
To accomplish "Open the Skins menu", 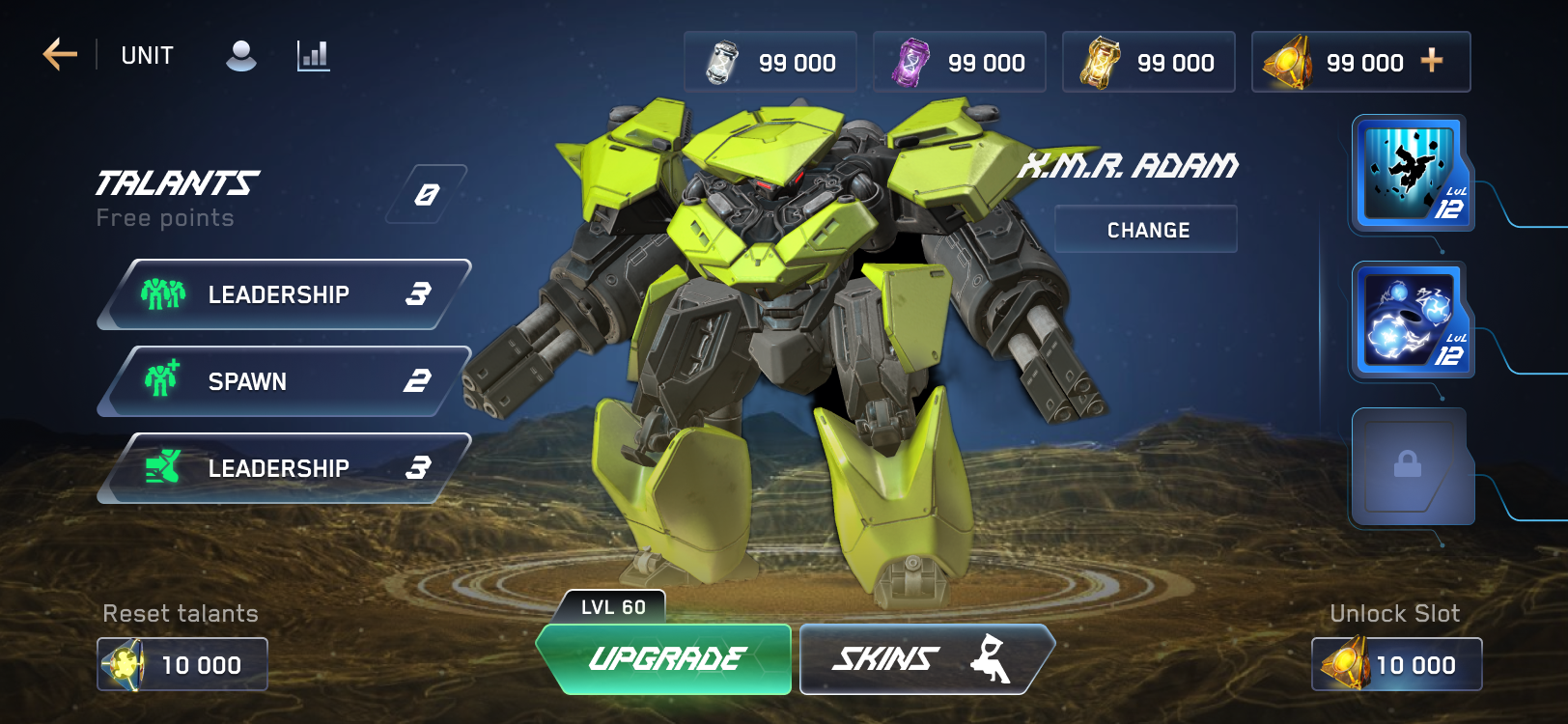I will [x=923, y=659].
